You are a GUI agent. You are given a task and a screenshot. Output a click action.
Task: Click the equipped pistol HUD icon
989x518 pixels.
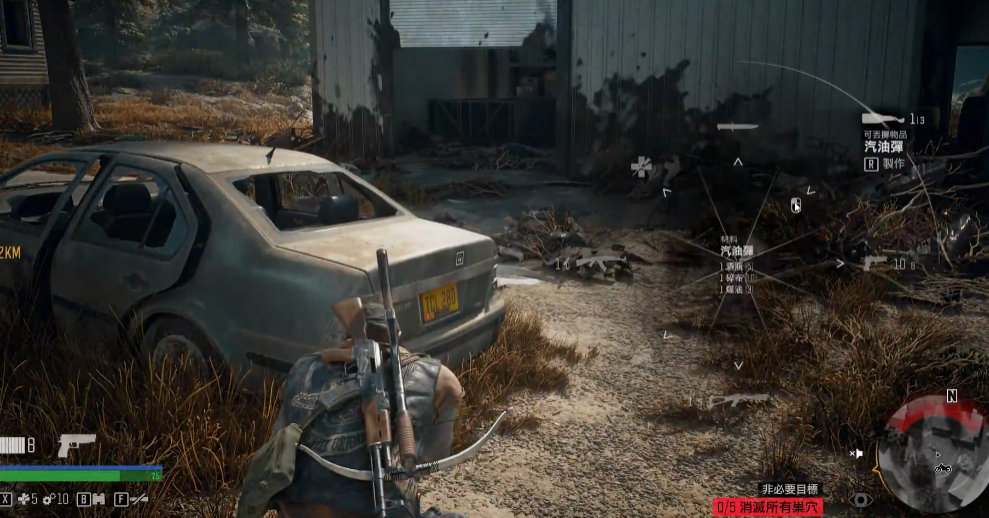[76, 443]
